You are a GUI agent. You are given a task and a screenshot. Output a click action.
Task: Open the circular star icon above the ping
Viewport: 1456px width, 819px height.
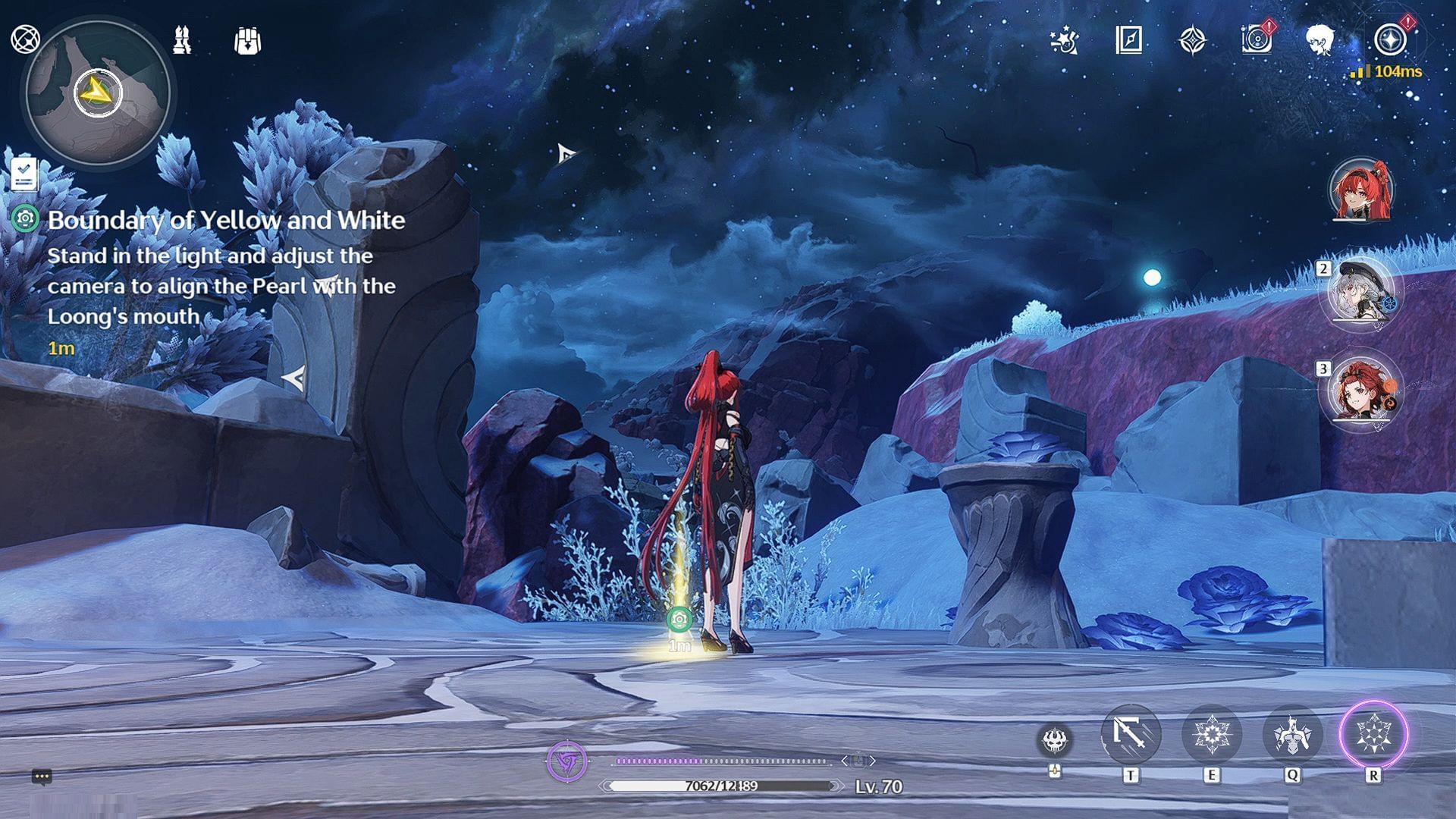point(1389,39)
